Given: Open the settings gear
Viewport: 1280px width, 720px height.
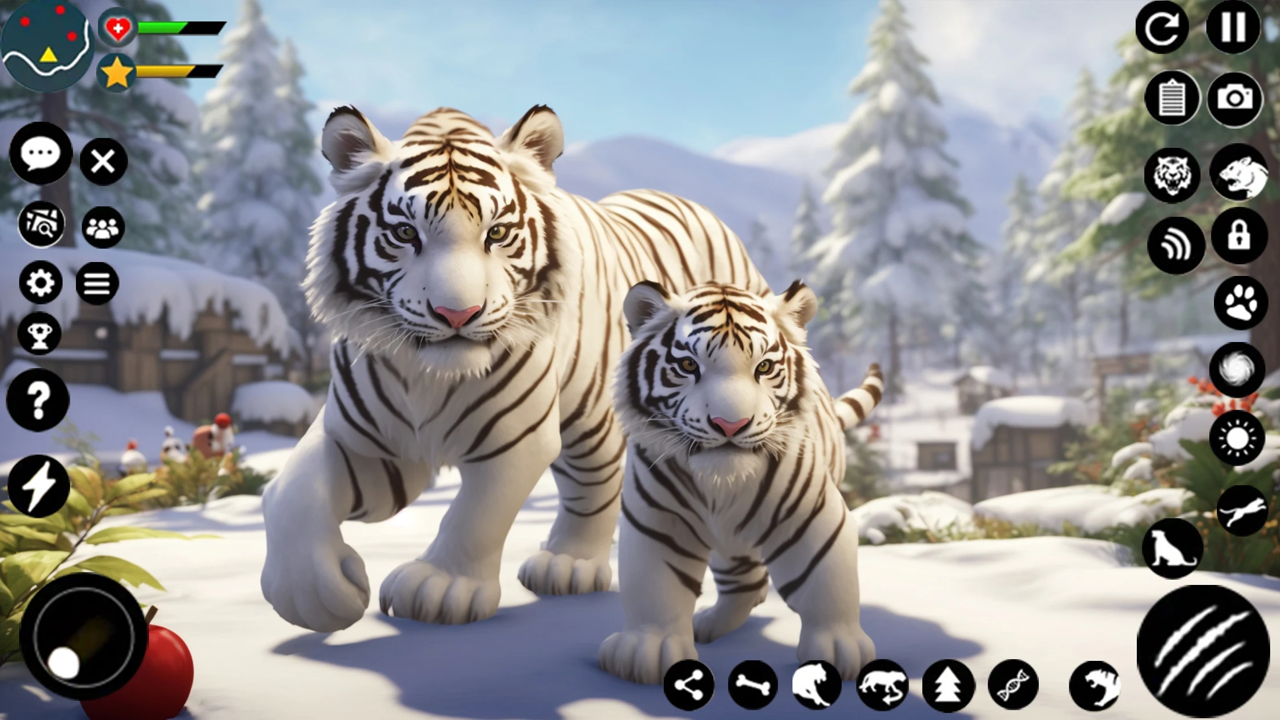Looking at the screenshot, I should pyautogui.click(x=39, y=284).
